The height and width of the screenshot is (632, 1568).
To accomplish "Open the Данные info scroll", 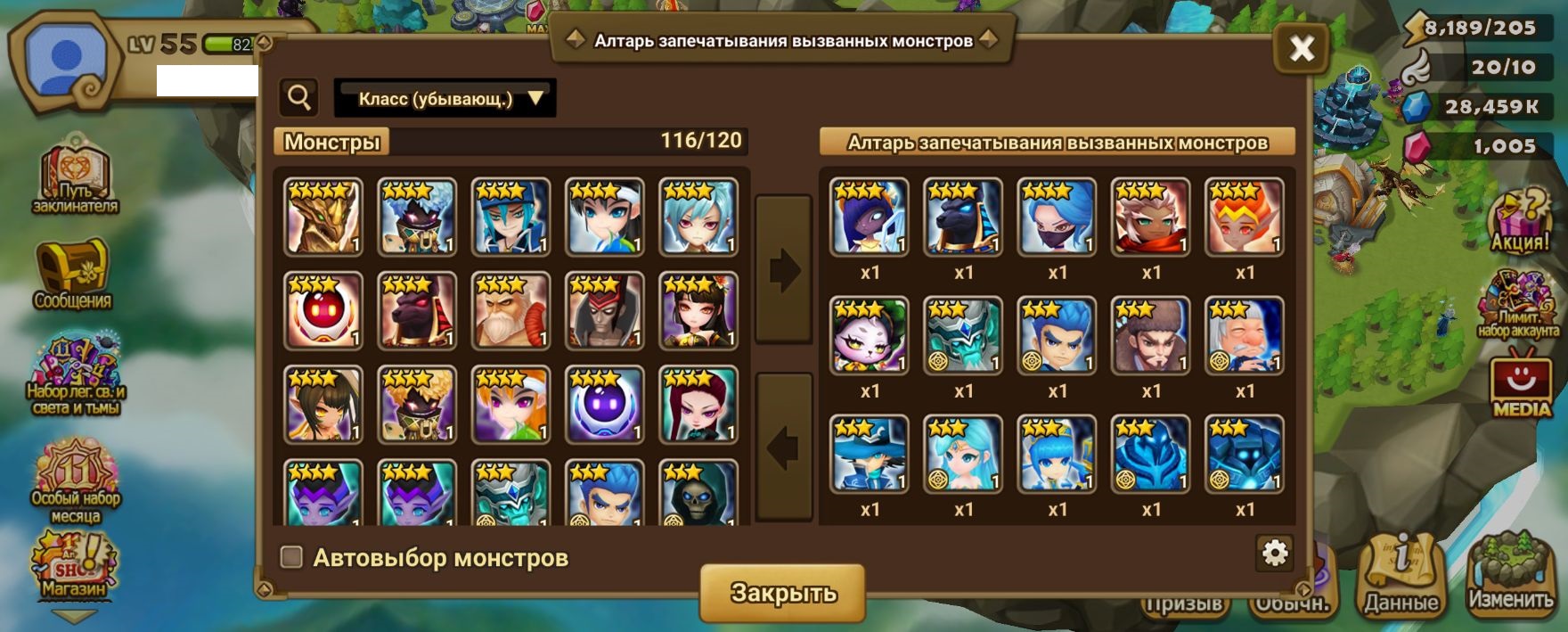I will tap(1401, 575).
